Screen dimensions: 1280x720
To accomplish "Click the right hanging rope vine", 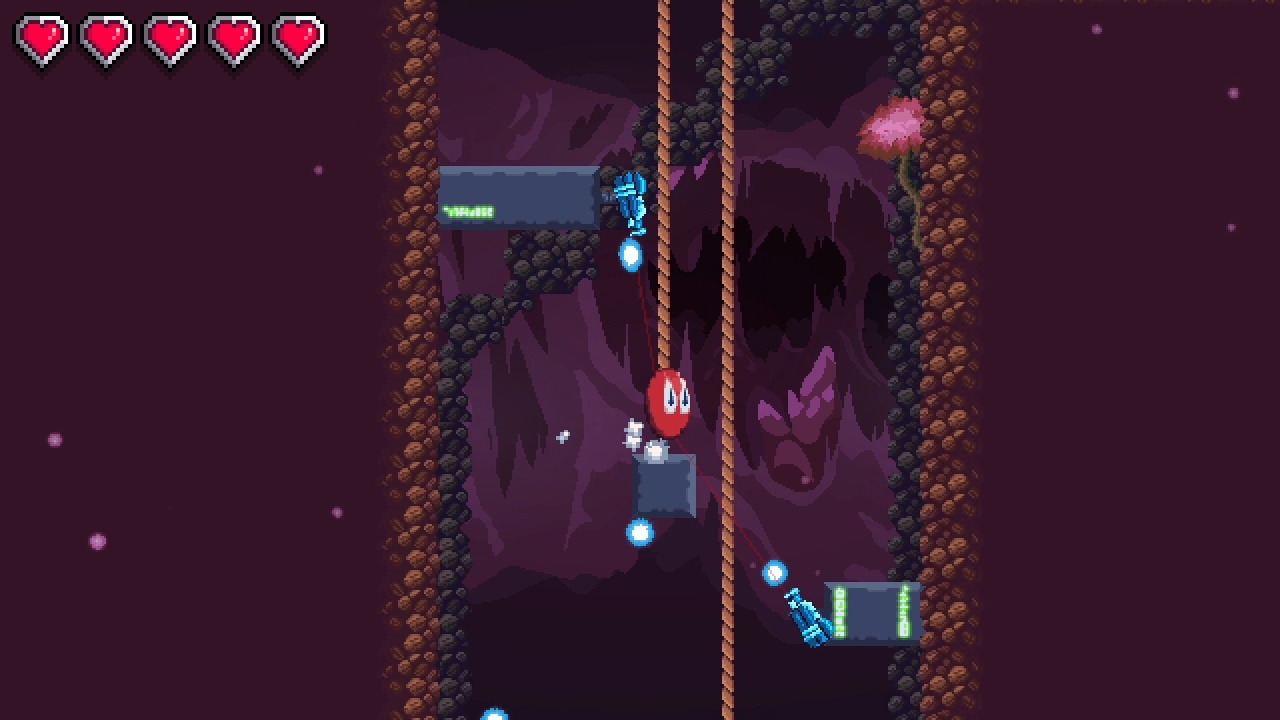I will pos(727,300).
